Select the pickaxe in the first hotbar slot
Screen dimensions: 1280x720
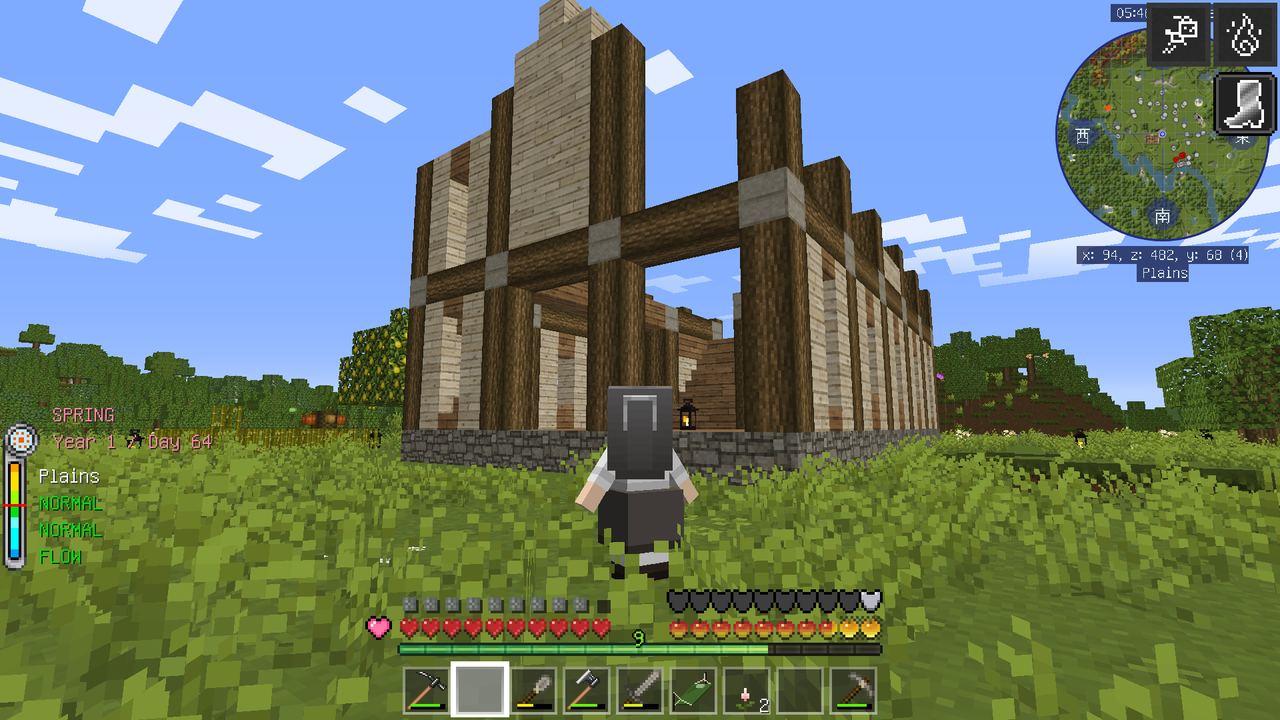[427, 688]
